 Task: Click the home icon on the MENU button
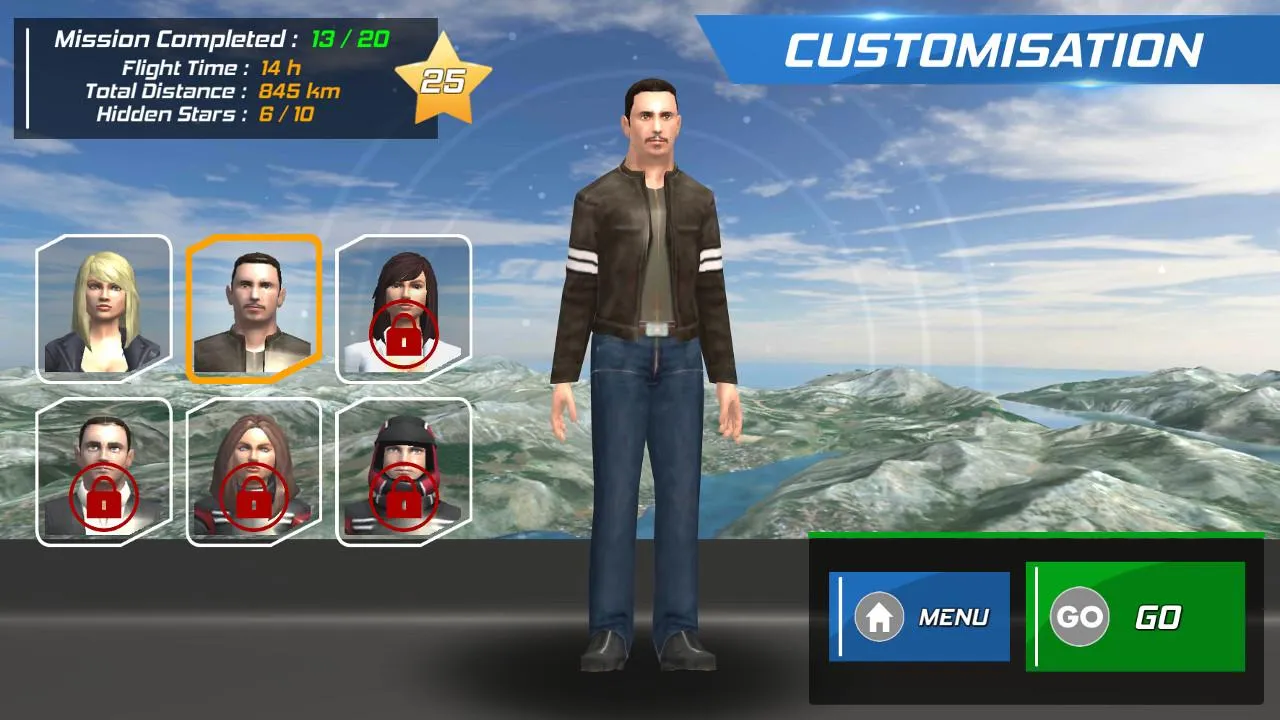point(878,617)
